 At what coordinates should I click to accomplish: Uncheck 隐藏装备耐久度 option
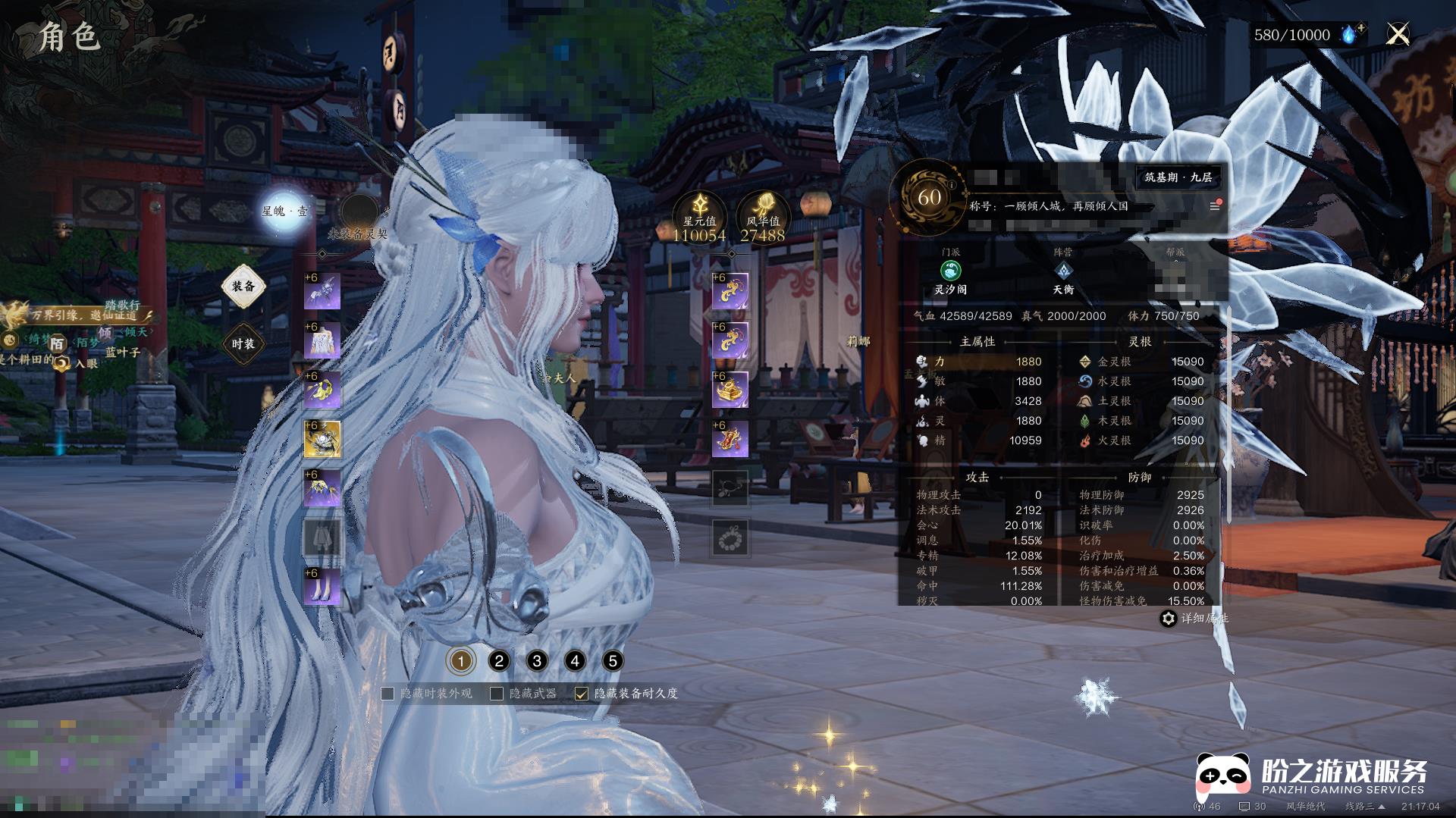[x=582, y=694]
